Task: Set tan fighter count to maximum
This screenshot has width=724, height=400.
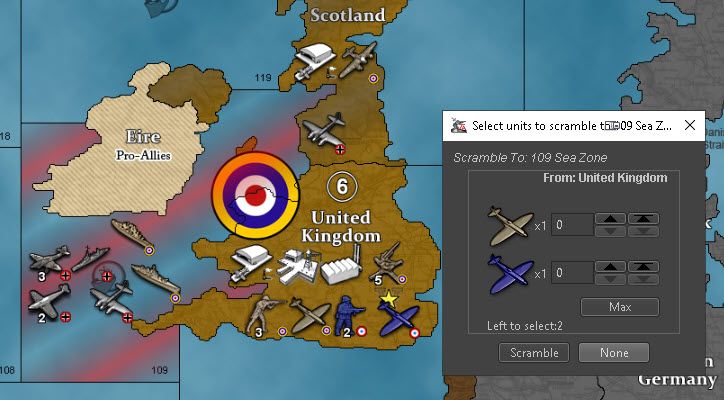Action: click(x=643, y=219)
